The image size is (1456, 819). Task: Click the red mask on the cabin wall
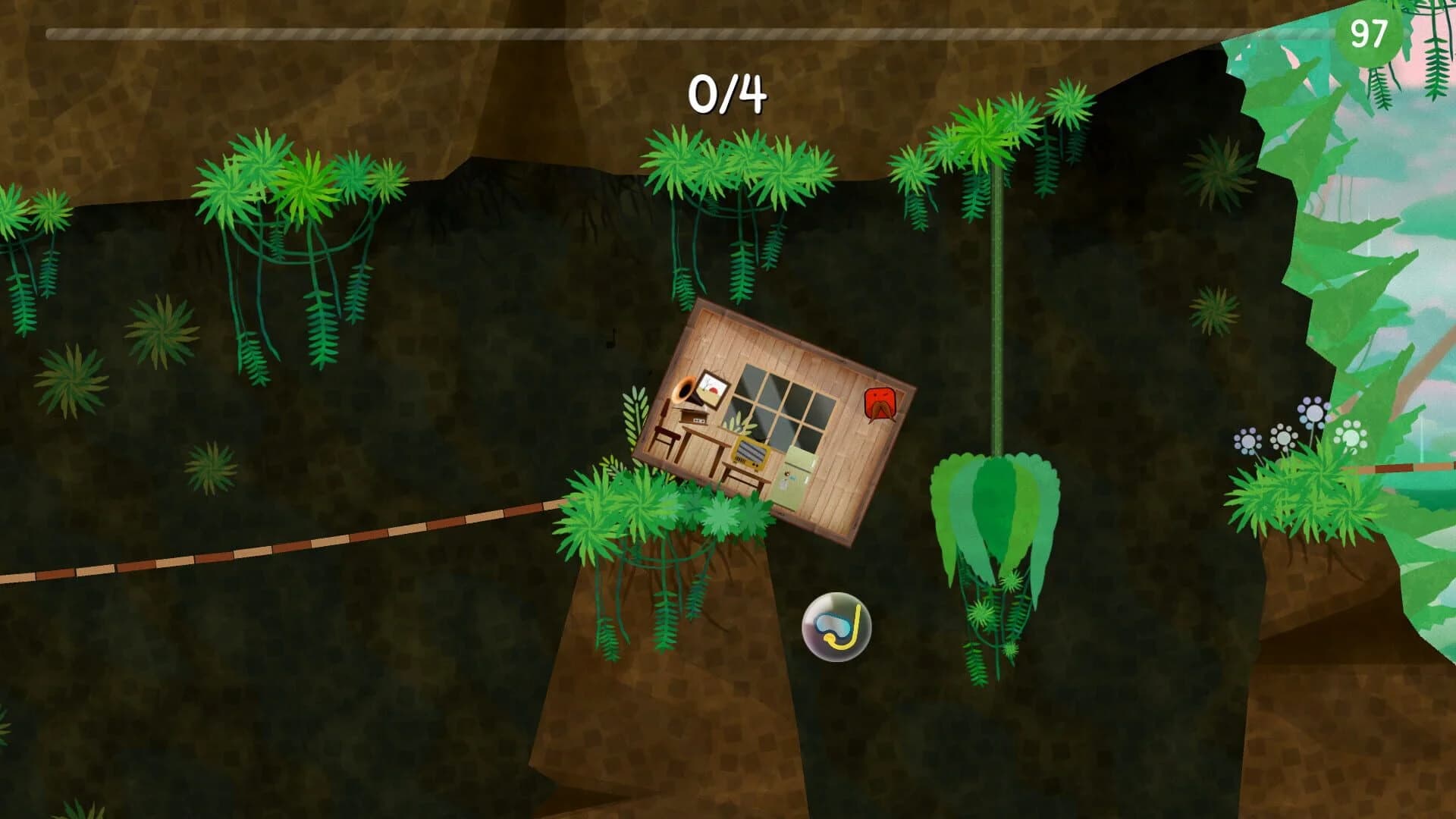click(880, 402)
